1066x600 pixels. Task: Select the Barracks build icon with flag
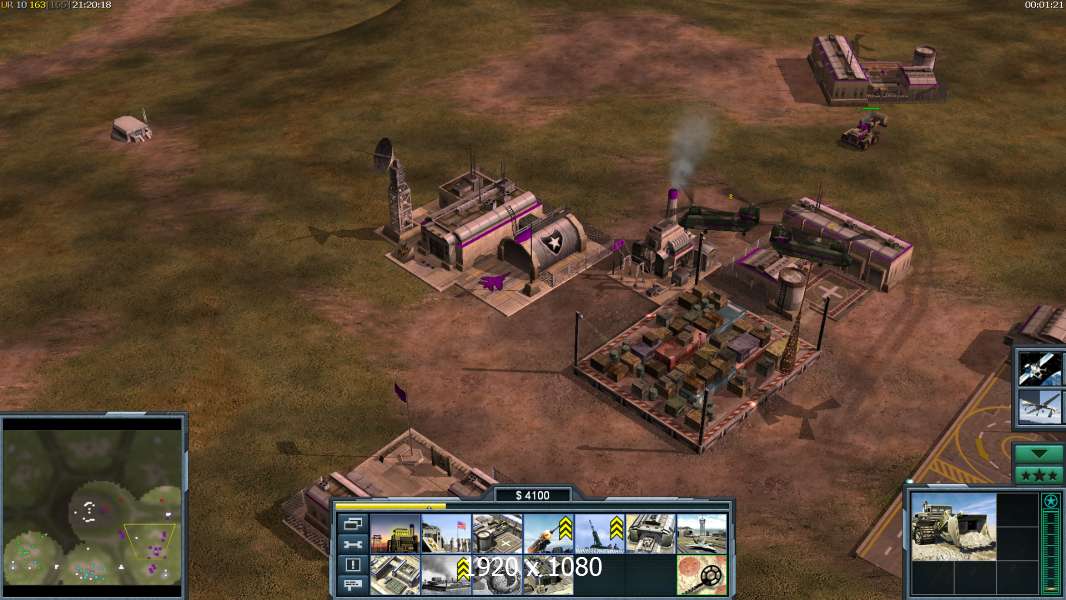(x=446, y=534)
